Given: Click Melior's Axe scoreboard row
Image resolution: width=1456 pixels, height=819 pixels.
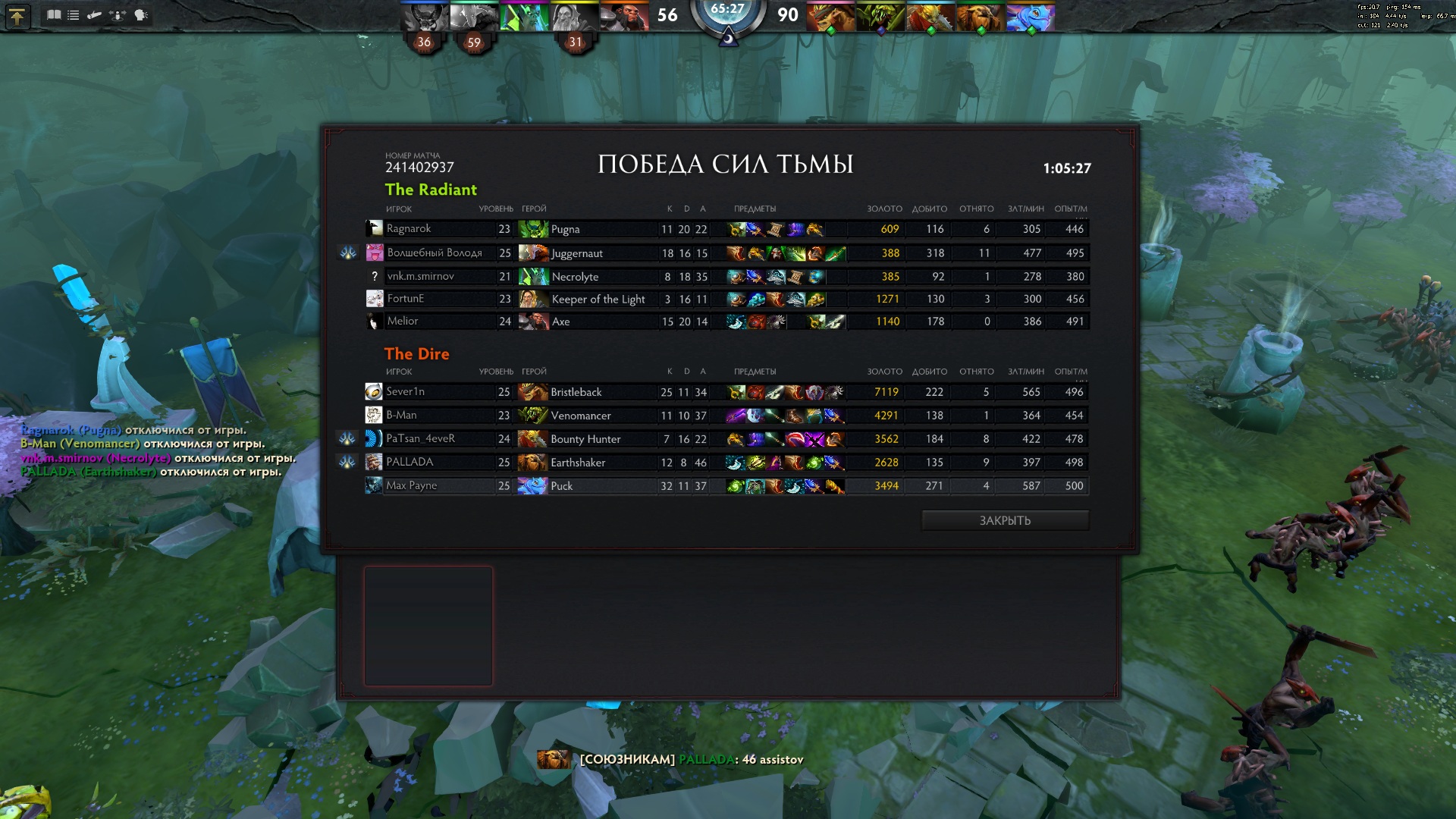Looking at the screenshot, I should pyautogui.click(x=726, y=322).
